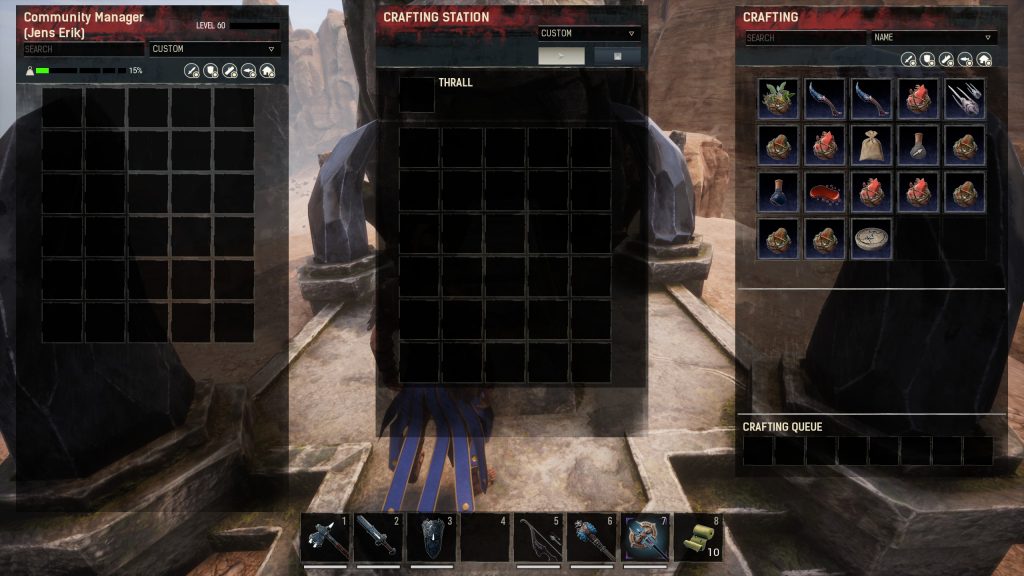Stop crafting with the stop button

(x=617, y=56)
